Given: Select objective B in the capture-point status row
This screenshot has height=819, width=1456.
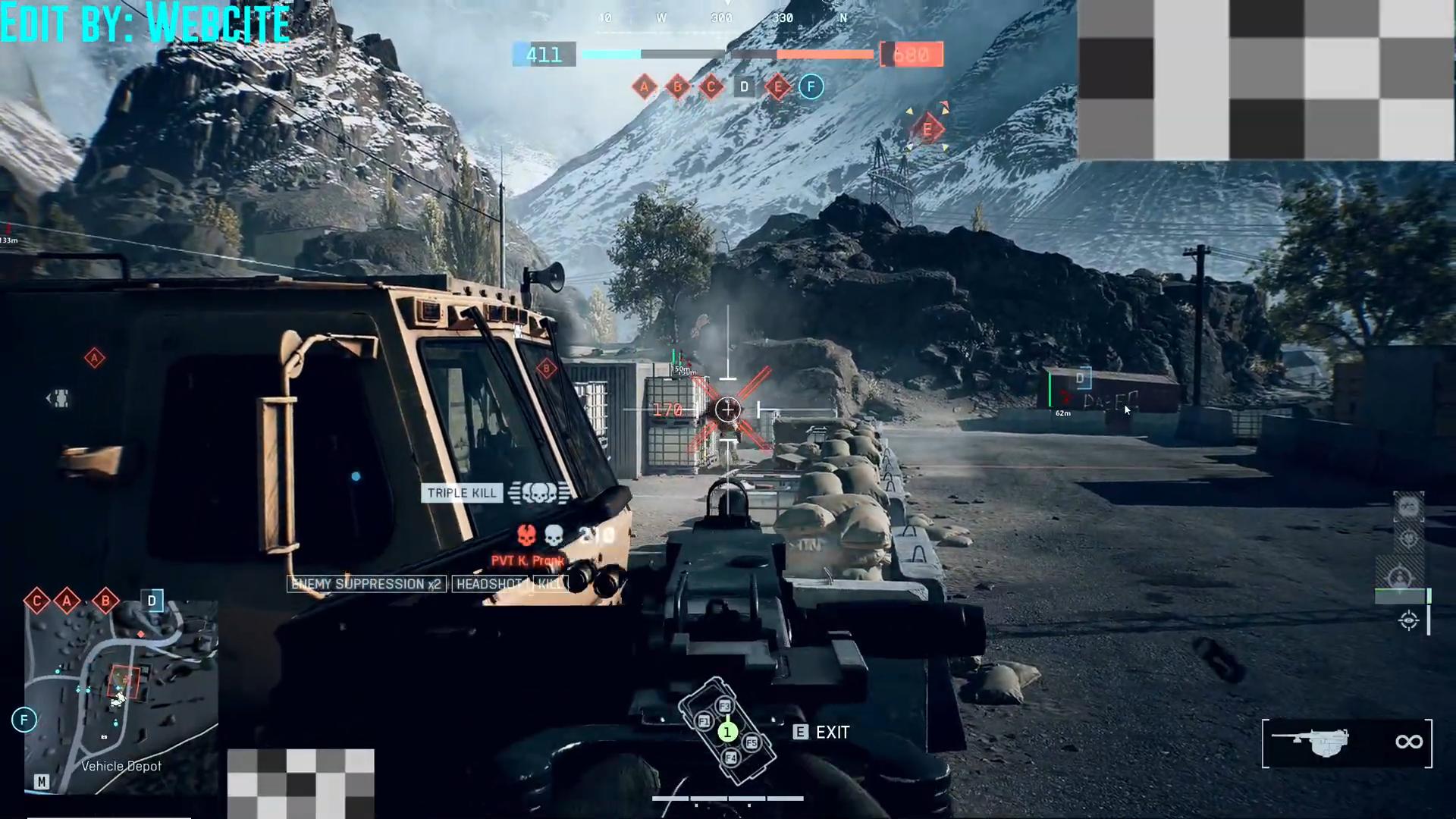Looking at the screenshot, I should pyautogui.click(x=677, y=87).
